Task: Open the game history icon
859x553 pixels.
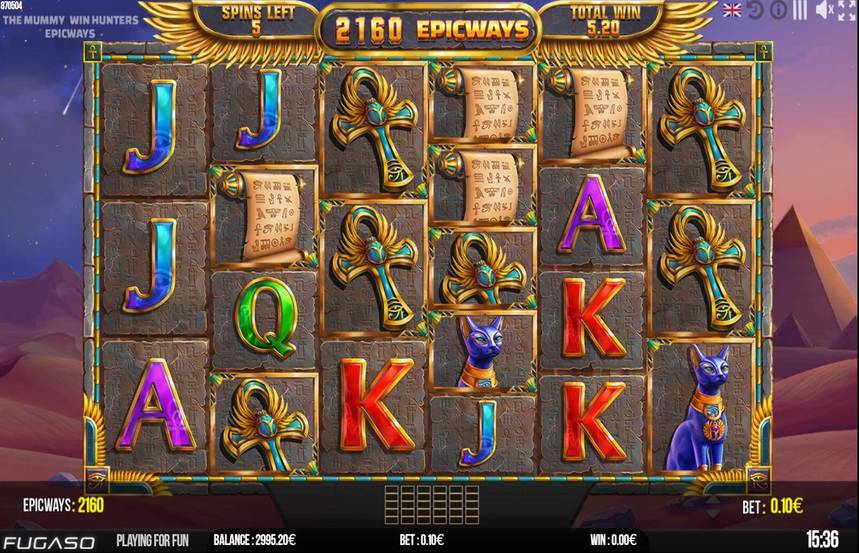Action: click(755, 11)
